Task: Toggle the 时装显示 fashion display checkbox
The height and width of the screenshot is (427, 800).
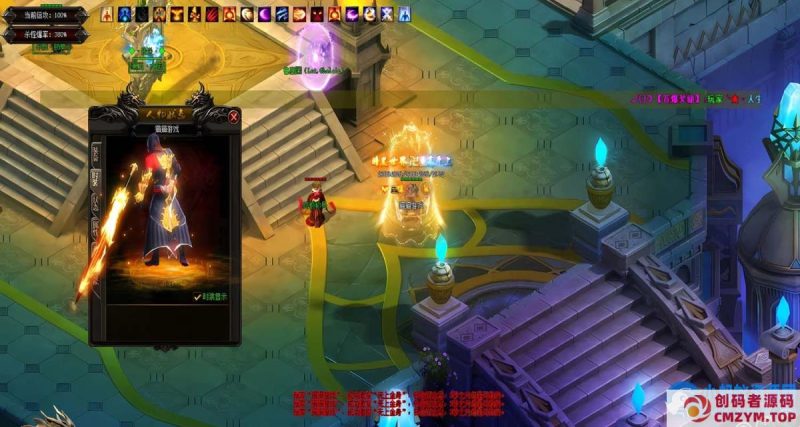Action: point(197,296)
